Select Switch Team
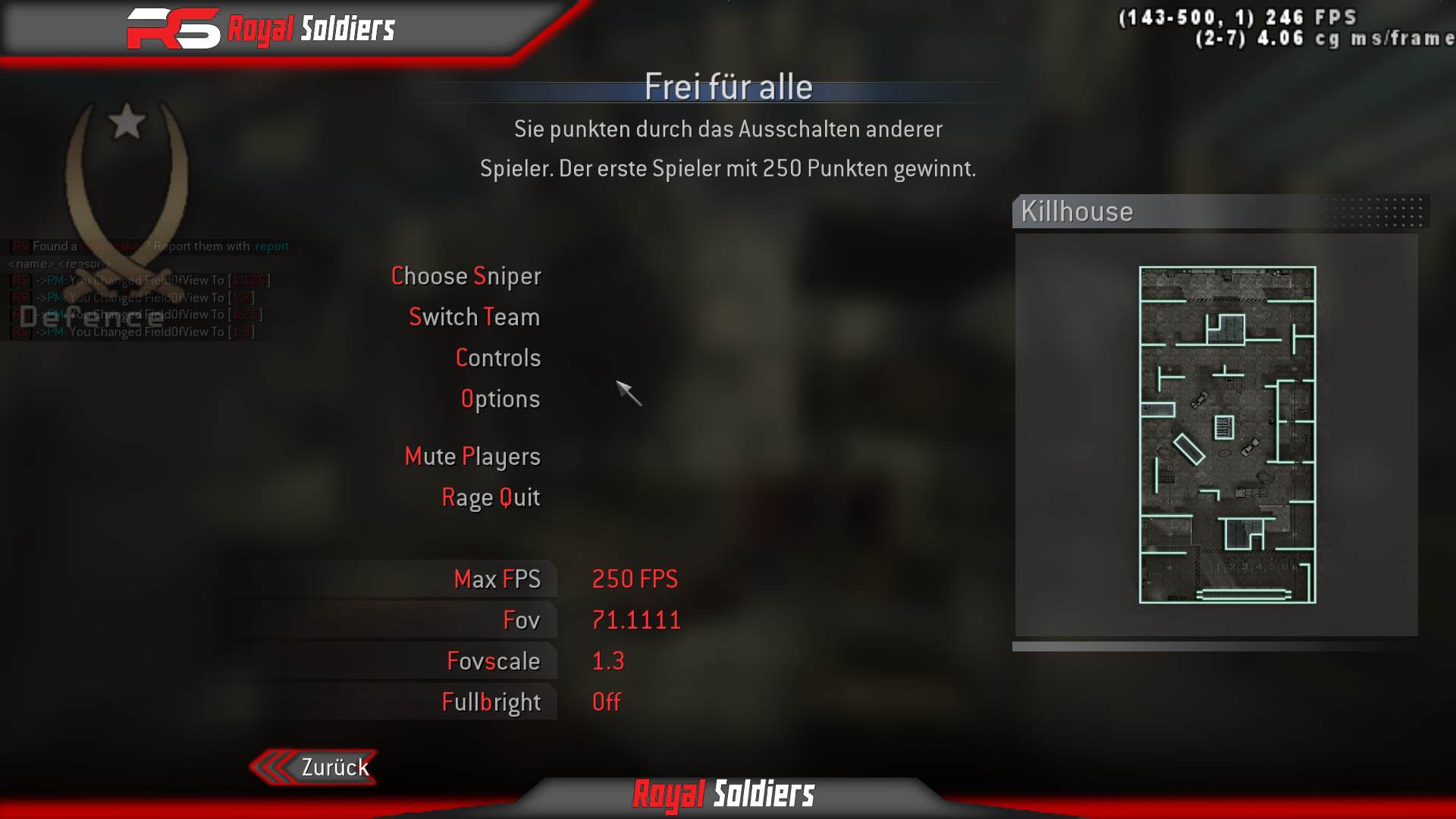This screenshot has height=819, width=1456. point(474,317)
